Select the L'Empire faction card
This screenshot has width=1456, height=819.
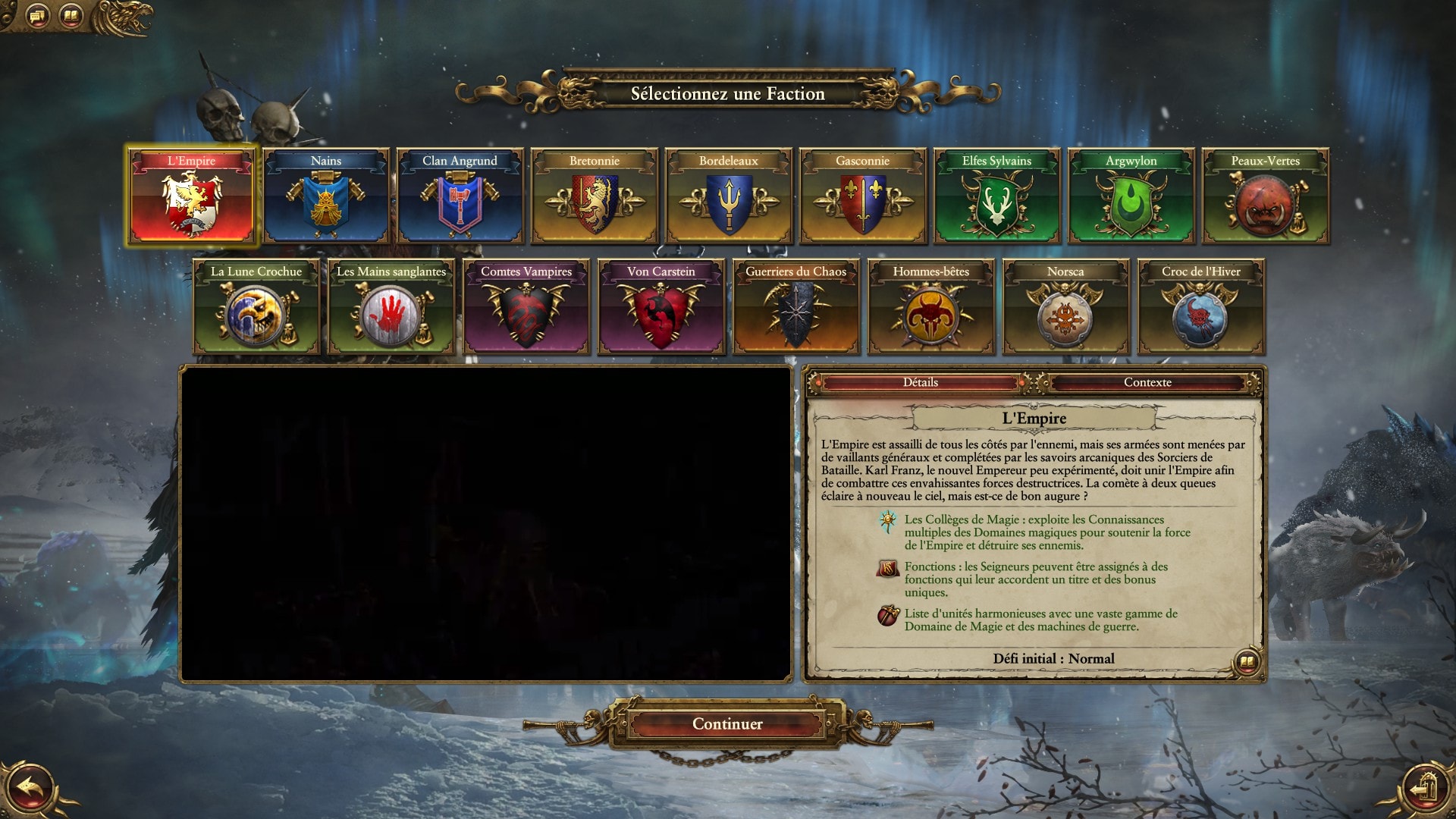(192, 197)
